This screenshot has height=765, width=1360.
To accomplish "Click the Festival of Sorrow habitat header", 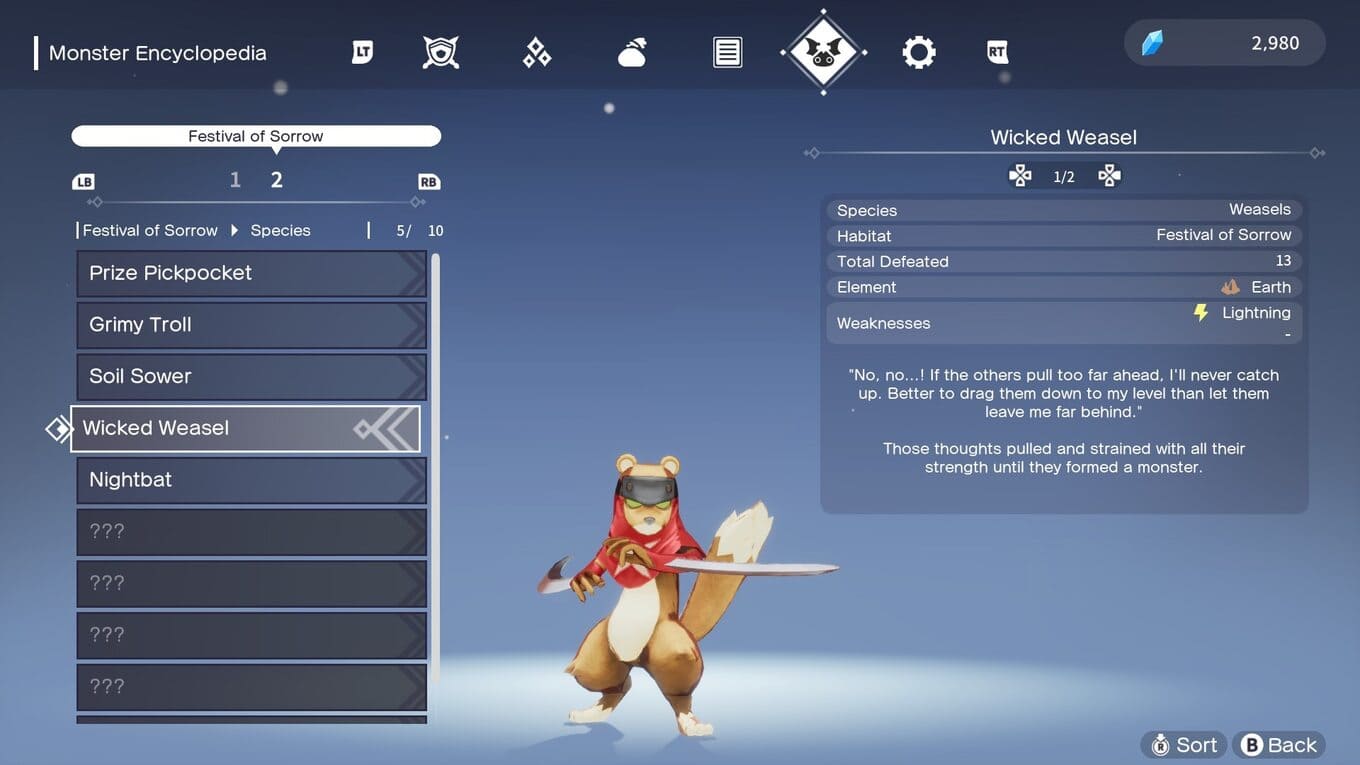I will pyautogui.click(x=256, y=136).
